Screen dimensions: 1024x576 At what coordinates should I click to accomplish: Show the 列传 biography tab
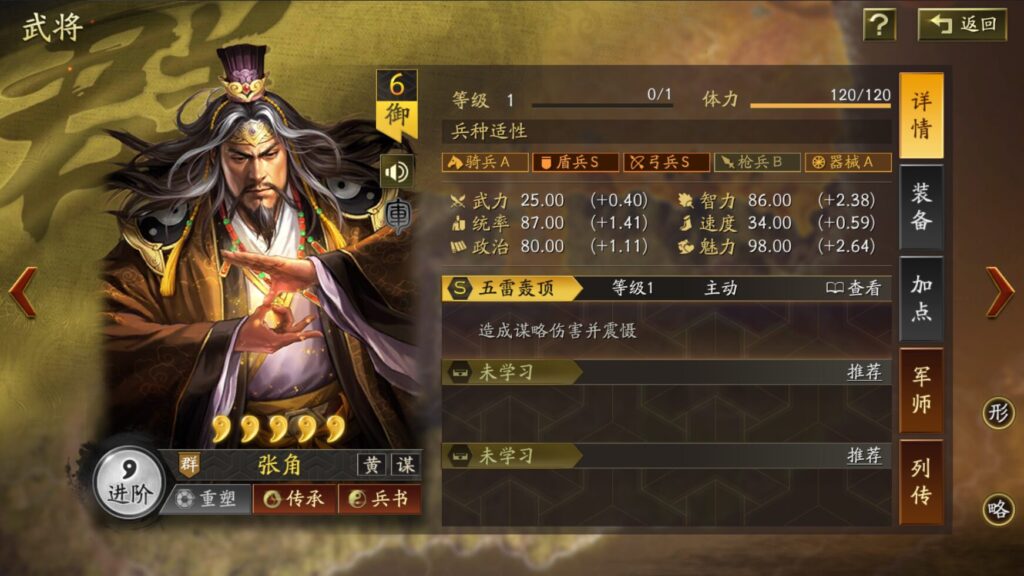click(920, 481)
